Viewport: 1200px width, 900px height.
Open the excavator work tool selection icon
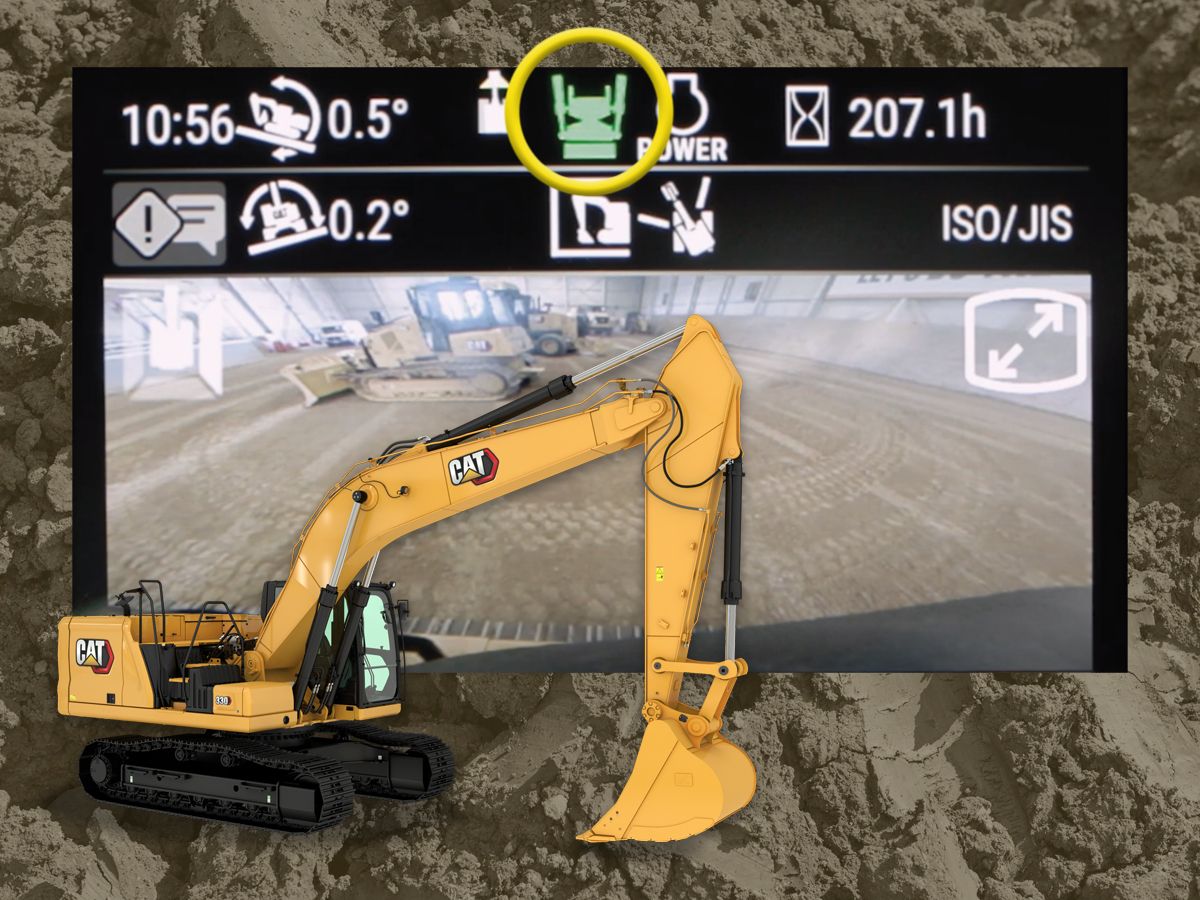[x=632, y=219]
